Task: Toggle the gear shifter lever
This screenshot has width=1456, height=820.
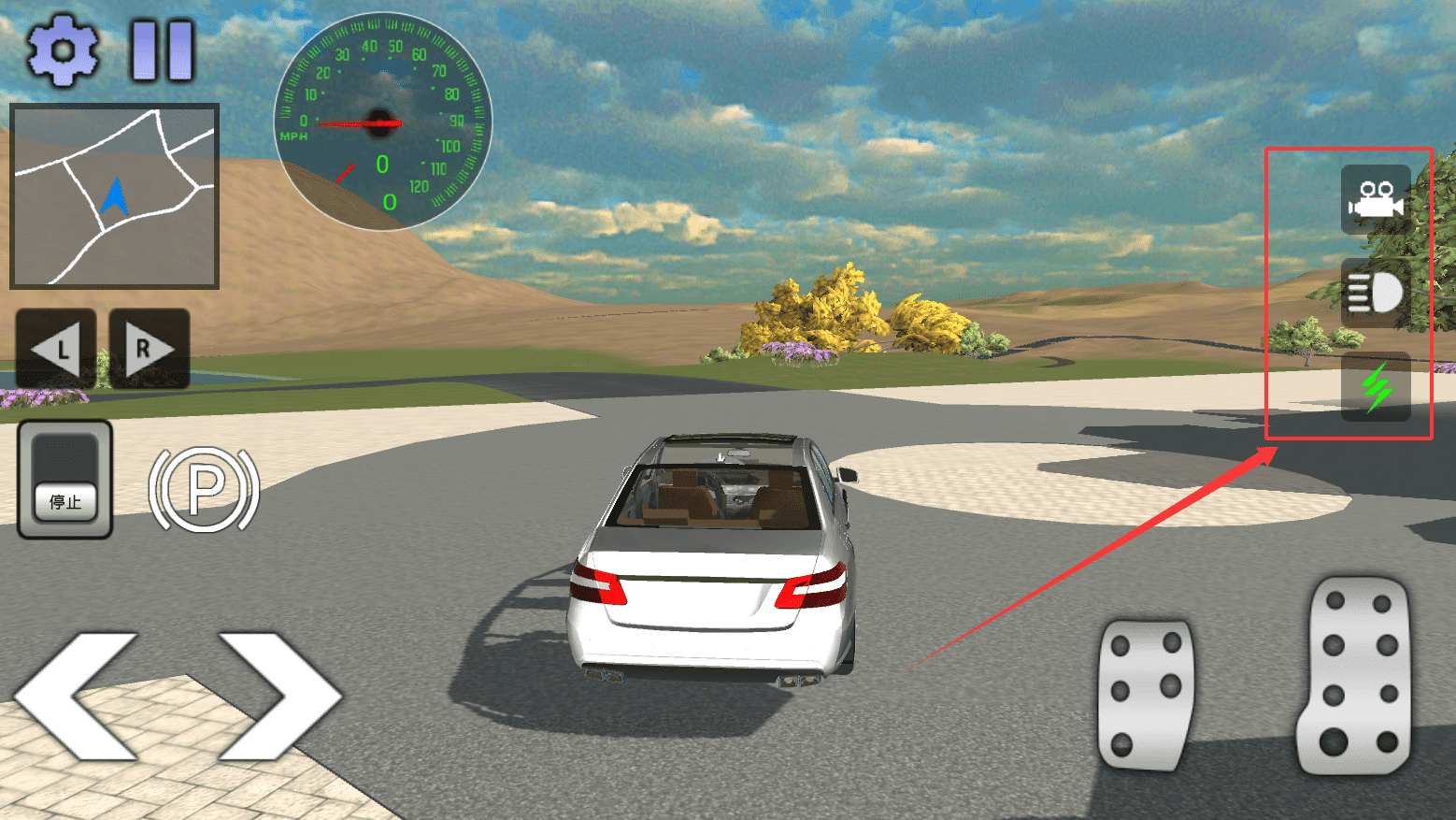Action: [65, 479]
